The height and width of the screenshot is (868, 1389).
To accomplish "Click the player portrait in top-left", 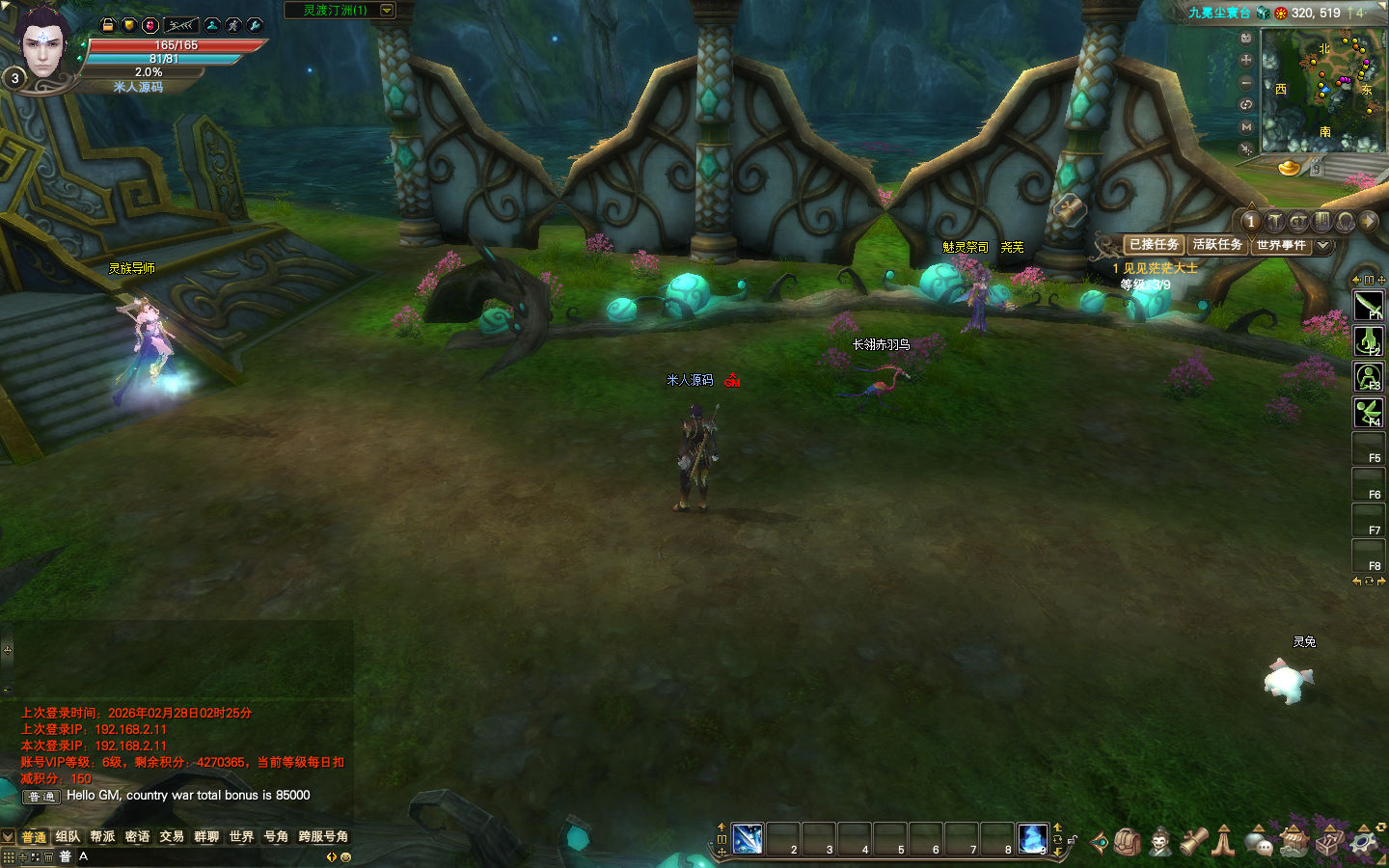I will tap(43, 46).
